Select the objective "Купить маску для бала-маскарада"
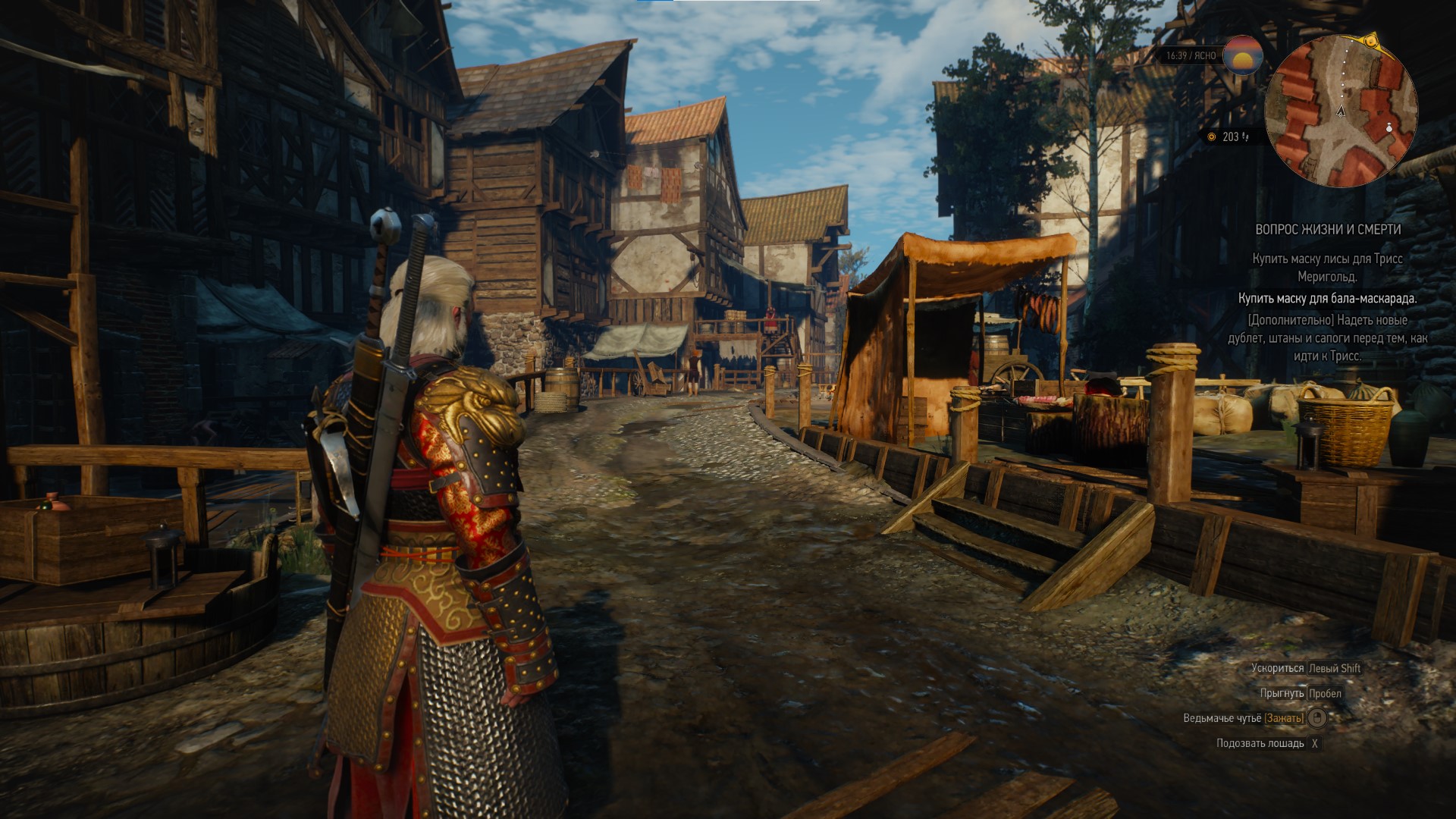The width and height of the screenshot is (1456, 819). [x=1327, y=299]
